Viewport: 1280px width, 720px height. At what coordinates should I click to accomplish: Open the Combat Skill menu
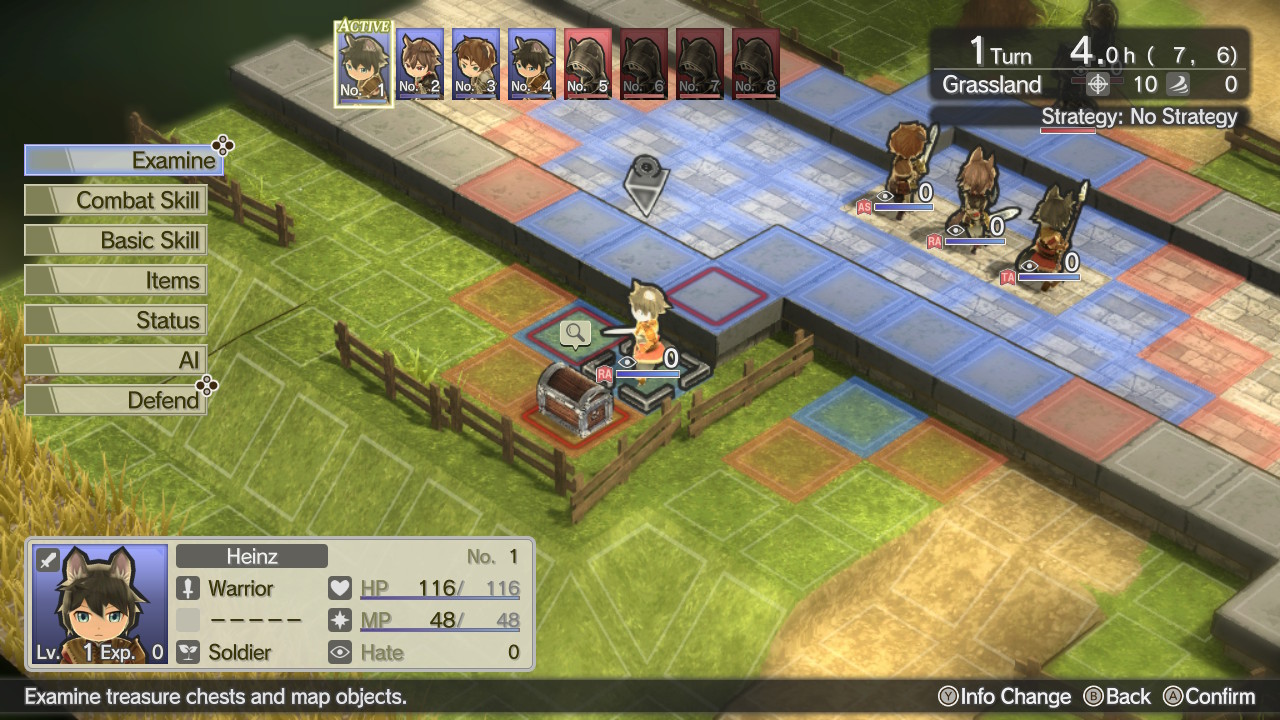116,200
